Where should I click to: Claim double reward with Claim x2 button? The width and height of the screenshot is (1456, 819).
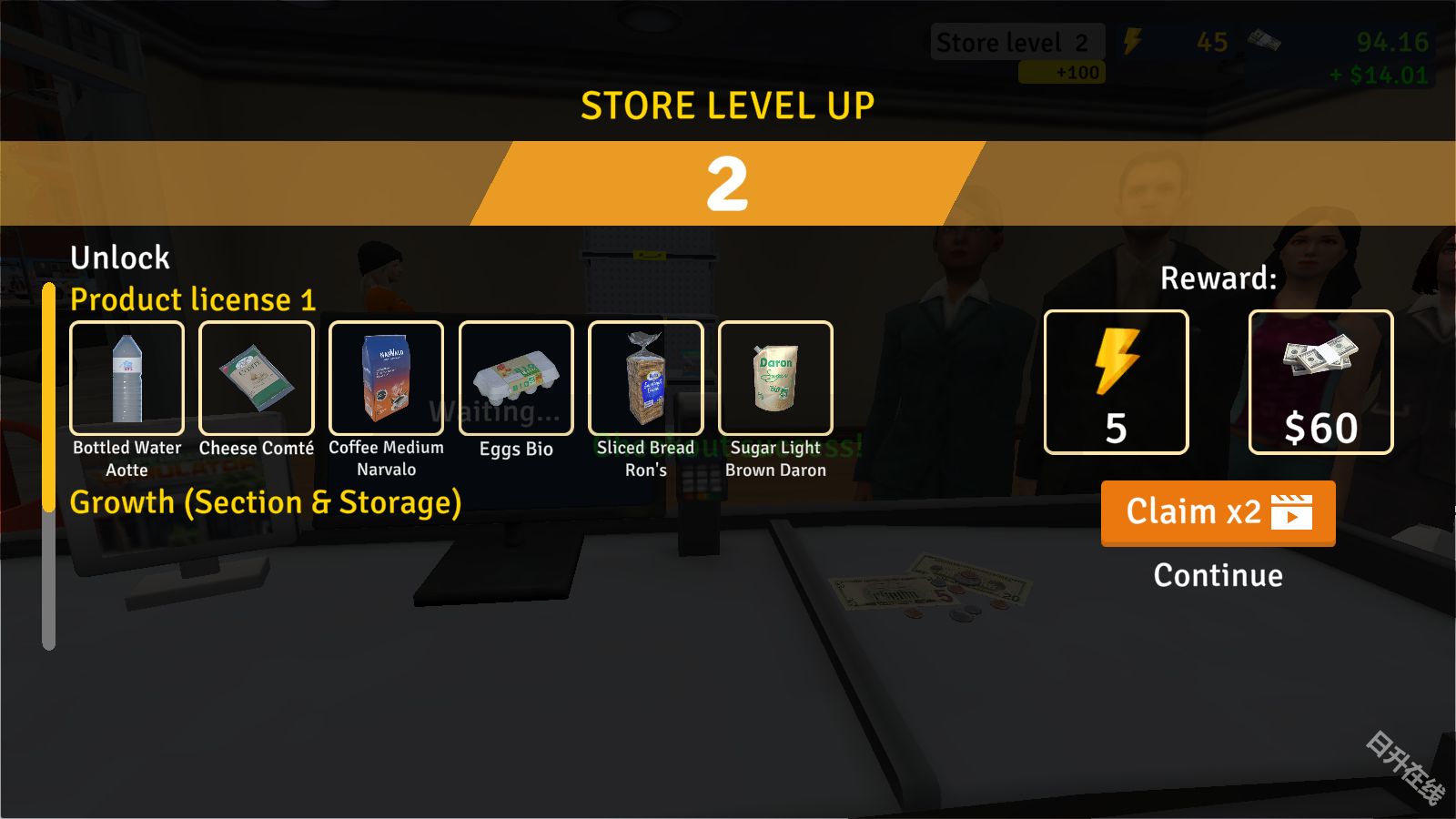point(1218,512)
